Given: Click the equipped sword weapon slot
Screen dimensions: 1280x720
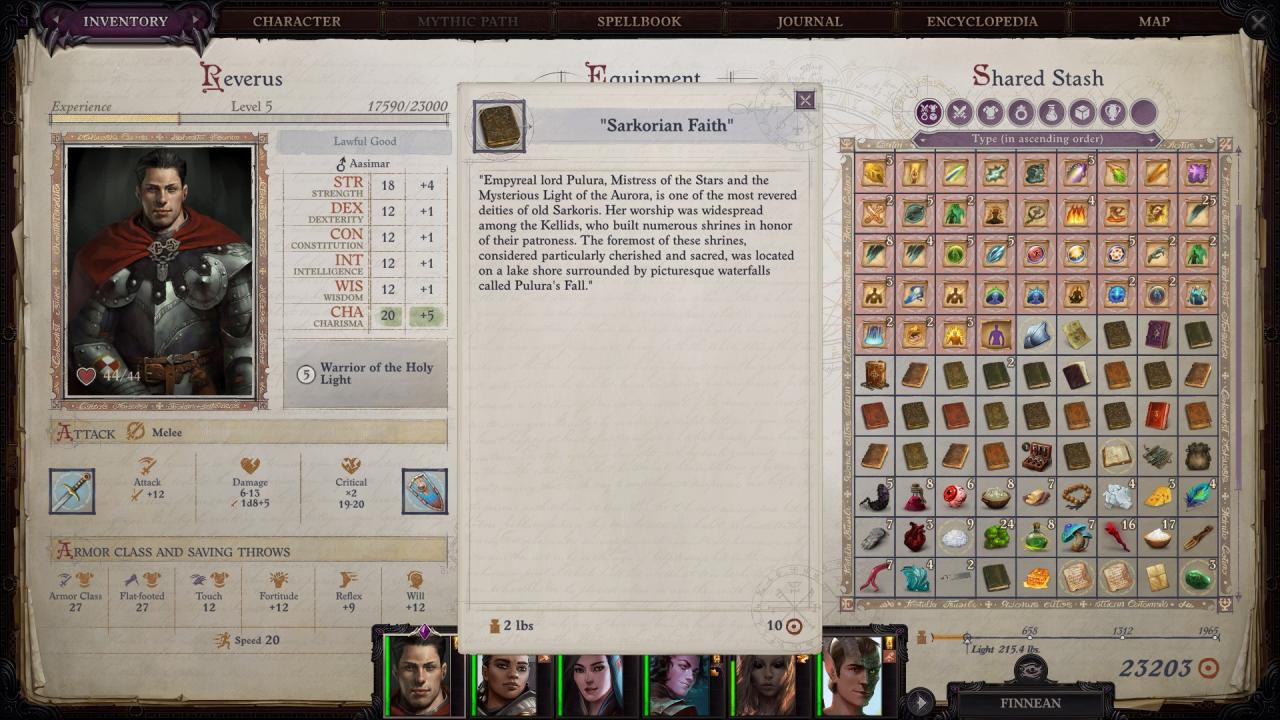Looking at the screenshot, I should coord(72,491).
